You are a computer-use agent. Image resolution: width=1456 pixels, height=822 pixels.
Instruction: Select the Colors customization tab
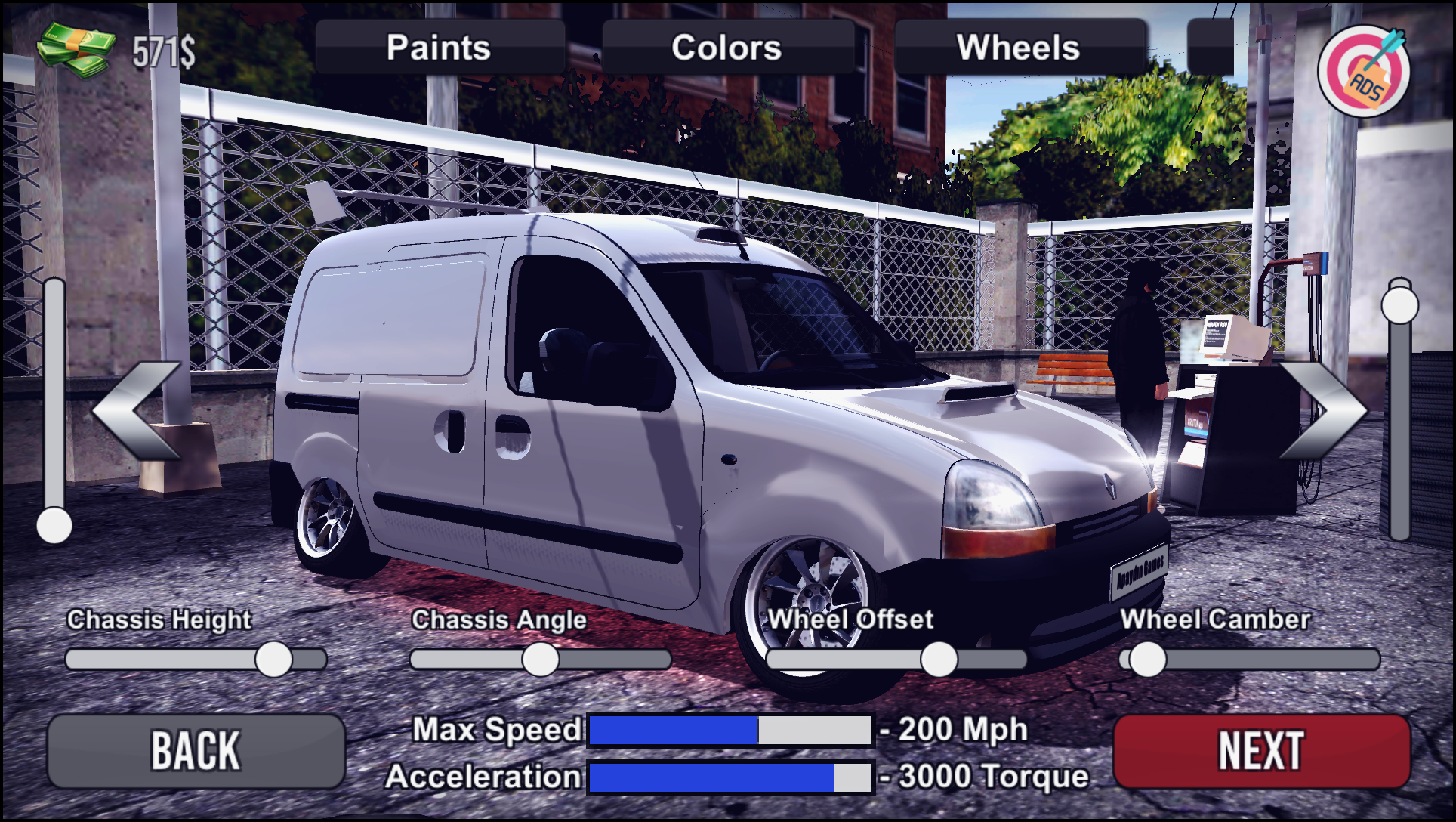[727, 47]
